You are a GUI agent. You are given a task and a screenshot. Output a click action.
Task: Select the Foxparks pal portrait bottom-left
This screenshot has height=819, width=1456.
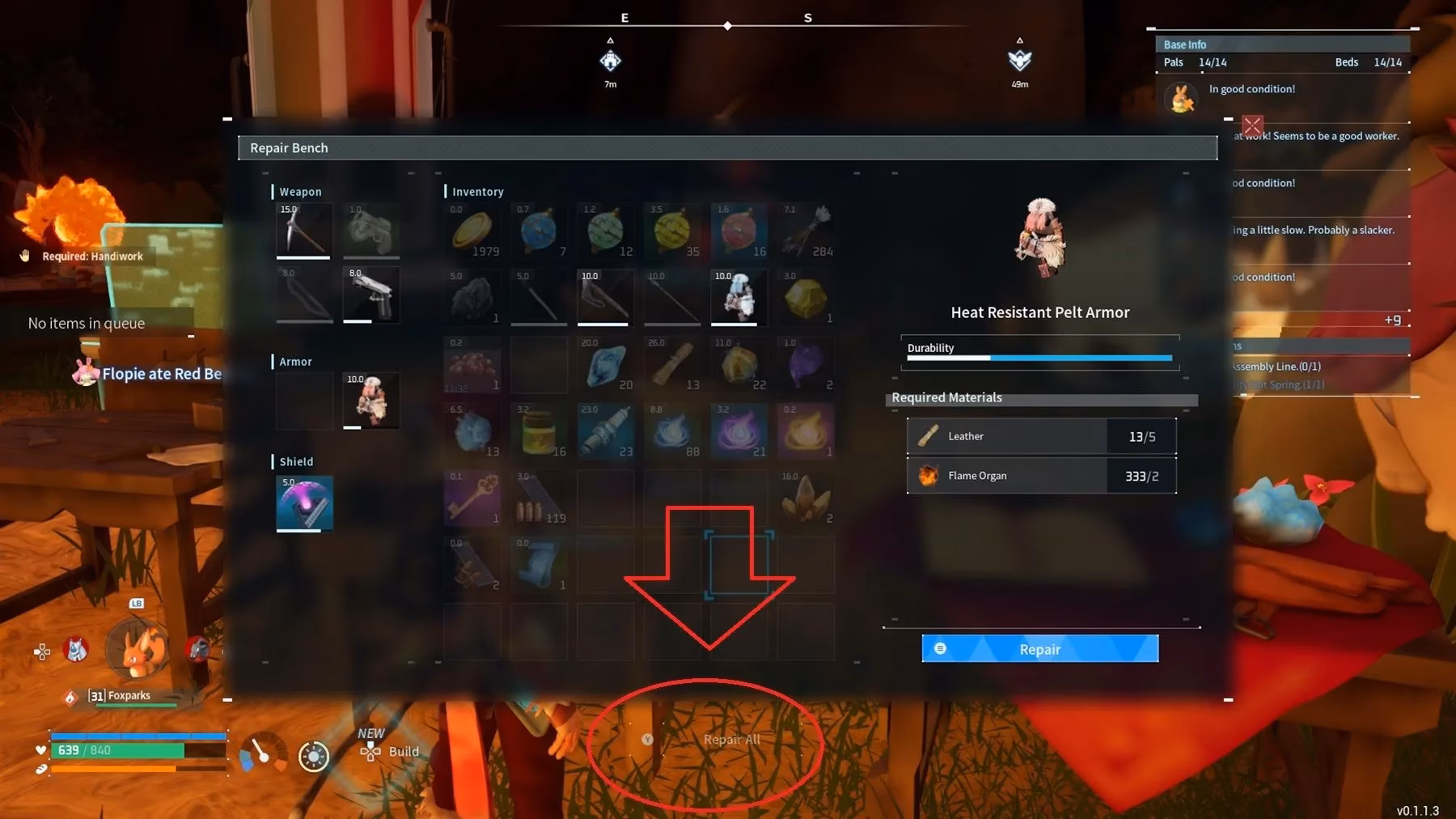138,647
